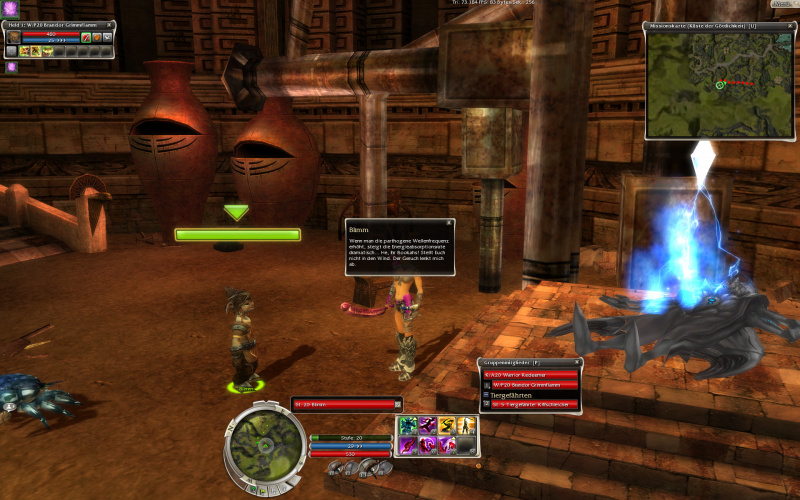Select party member Warrior Redeemer
The image size is (800, 500).
coord(532,374)
